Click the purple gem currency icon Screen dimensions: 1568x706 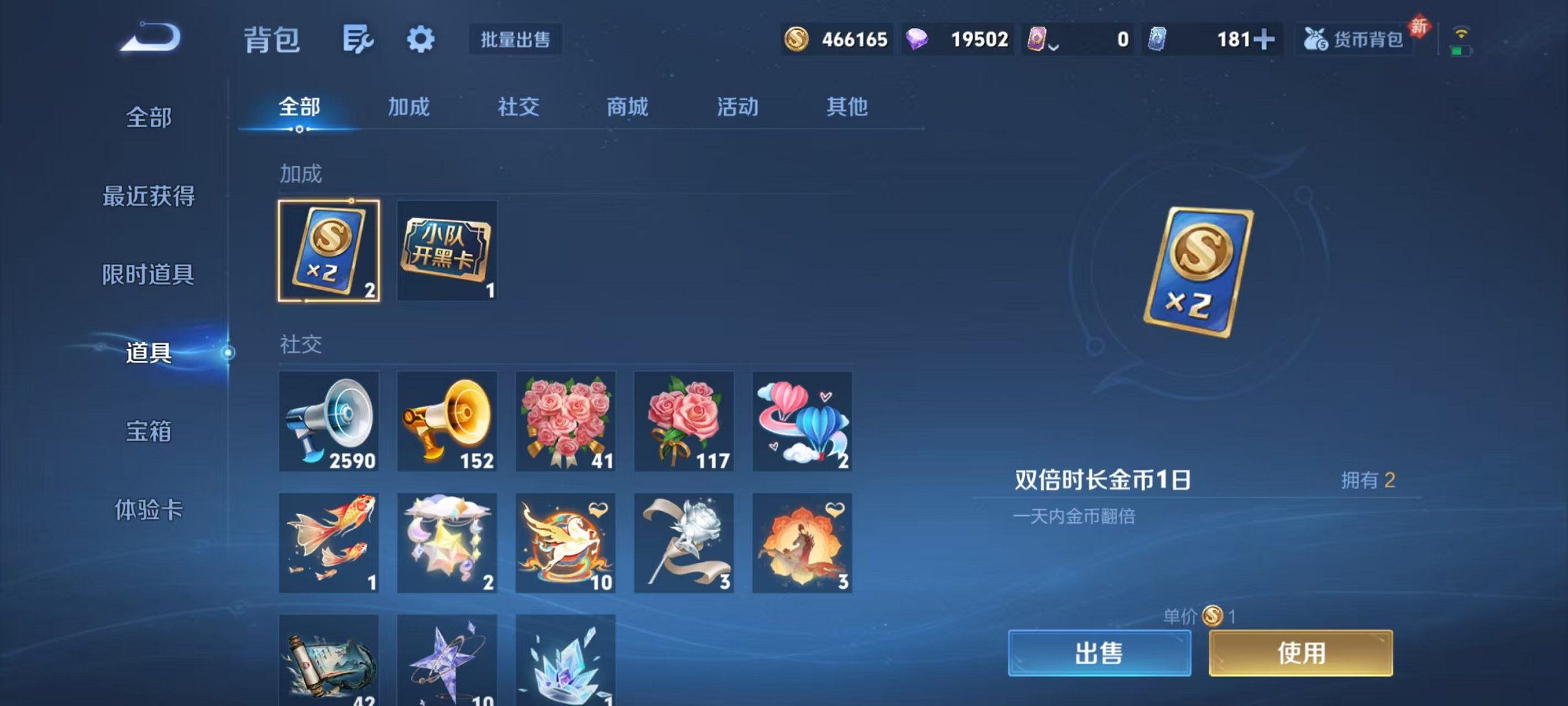click(x=917, y=39)
